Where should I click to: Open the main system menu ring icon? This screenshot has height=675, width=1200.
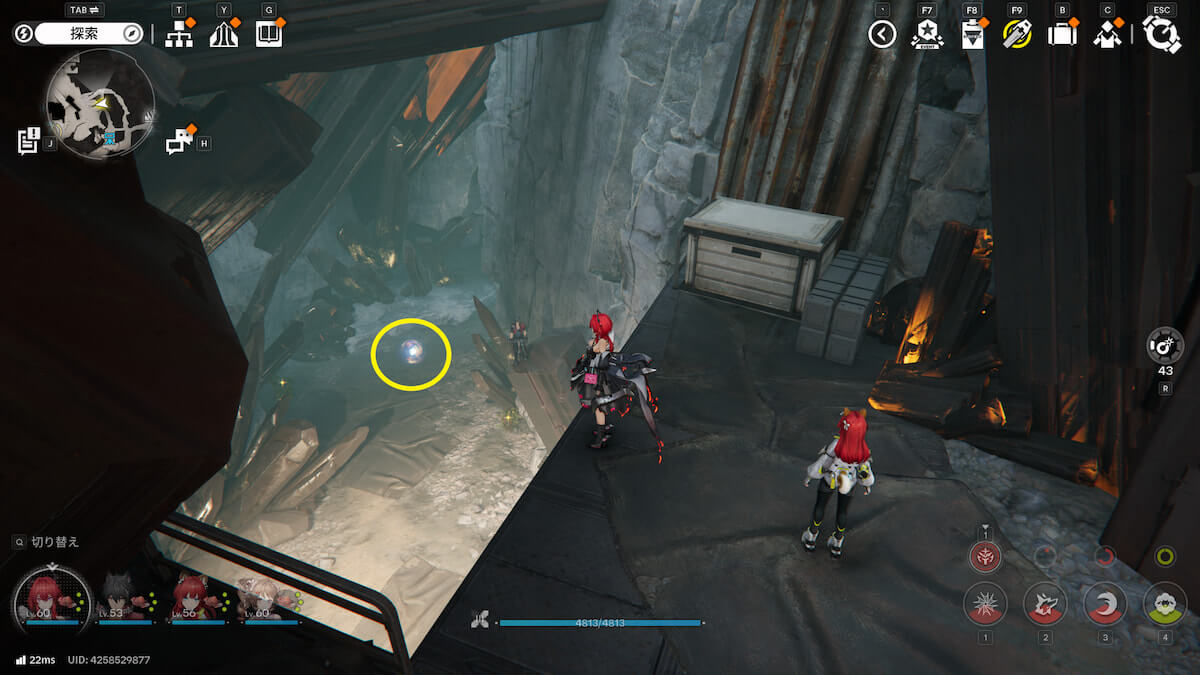(1161, 35)
